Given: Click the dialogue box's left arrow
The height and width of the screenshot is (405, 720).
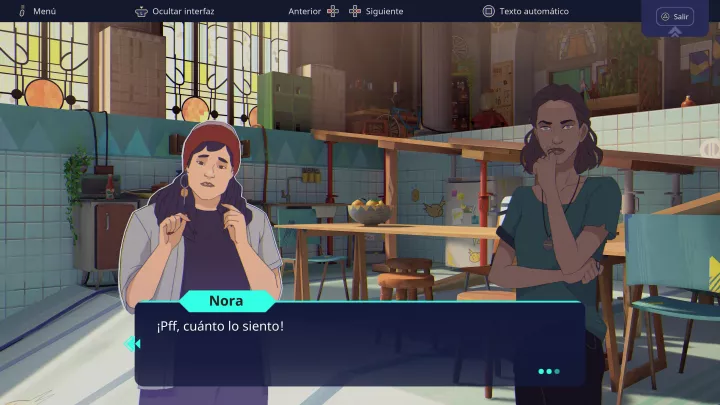Looking at the screenshot, I should point(132,344).
